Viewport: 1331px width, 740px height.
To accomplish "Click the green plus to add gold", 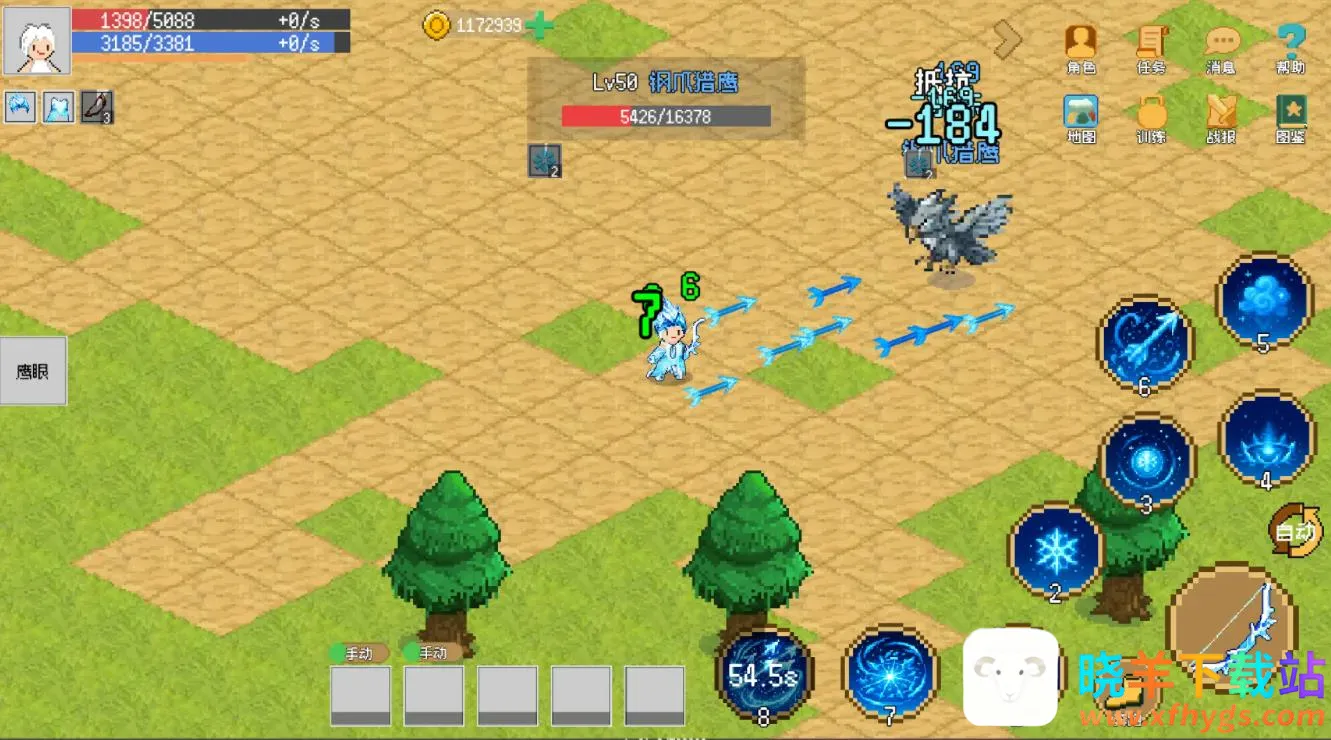I will 539,26.
